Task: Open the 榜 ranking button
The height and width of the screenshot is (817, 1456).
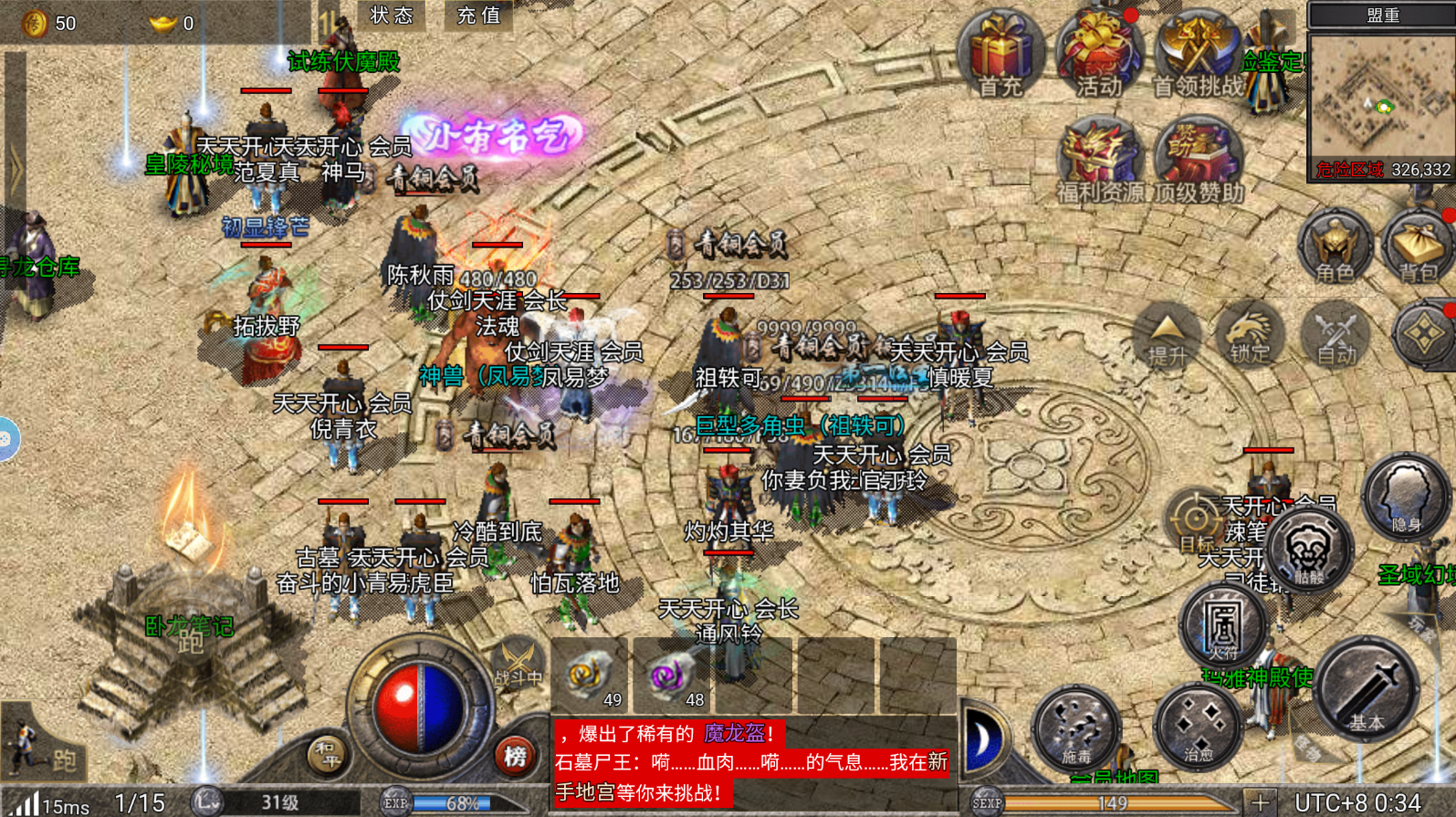Action: coord(515,756)
